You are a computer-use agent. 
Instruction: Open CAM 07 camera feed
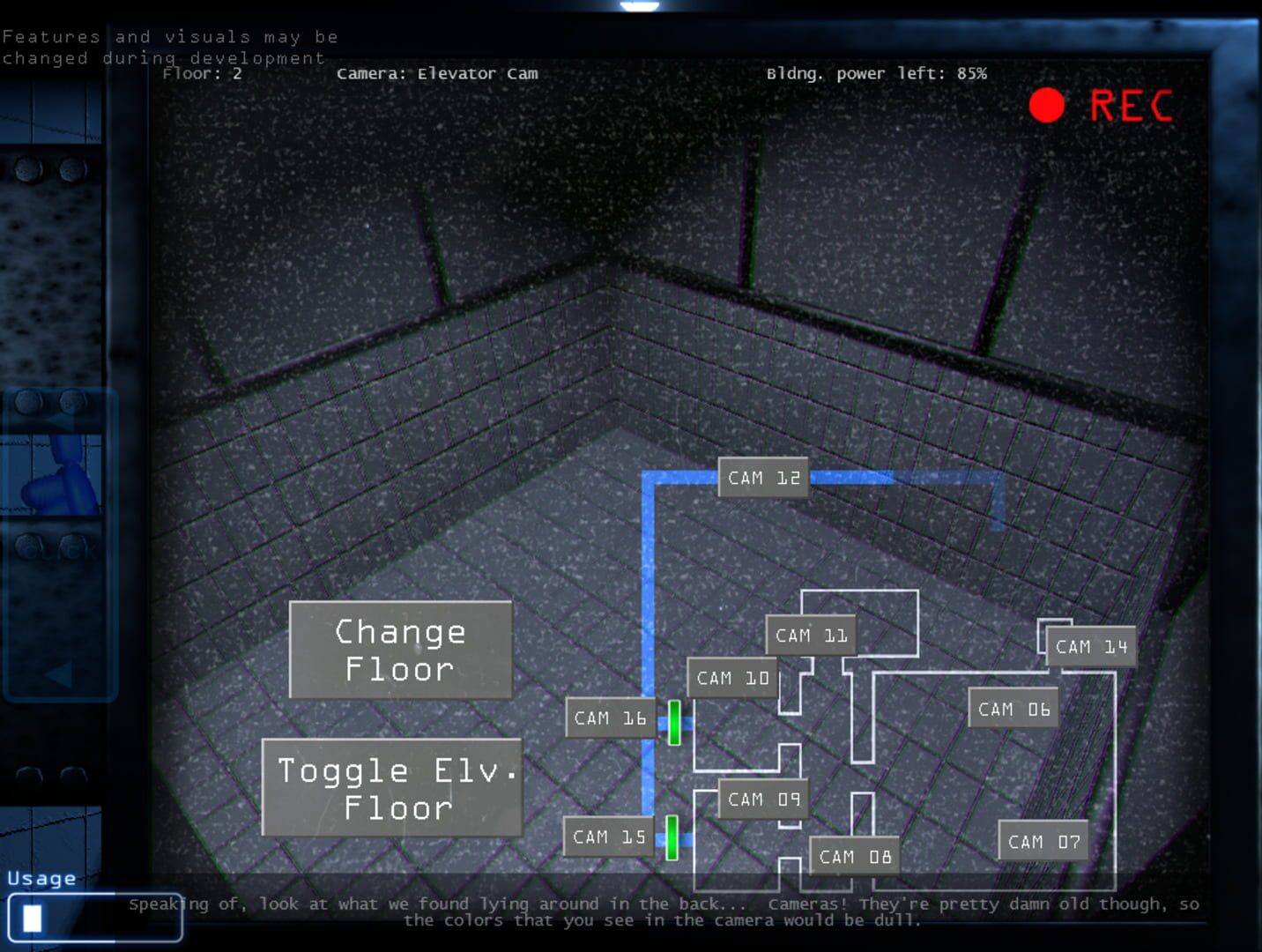coord(1043,841)
